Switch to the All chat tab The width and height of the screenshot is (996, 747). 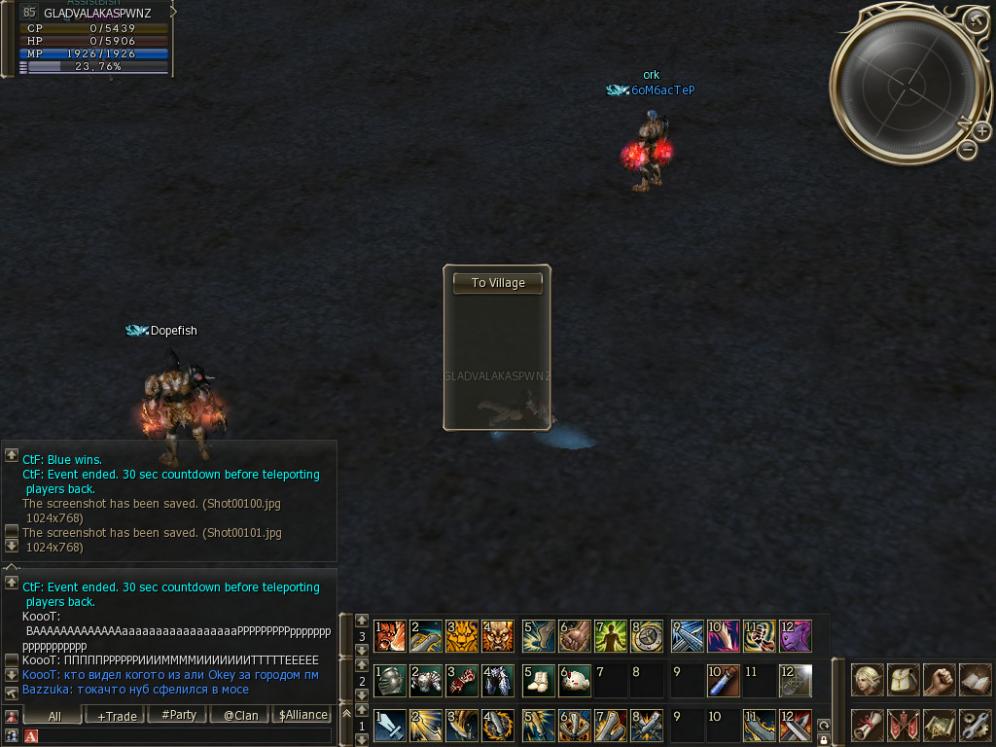(x=54, y=716)
